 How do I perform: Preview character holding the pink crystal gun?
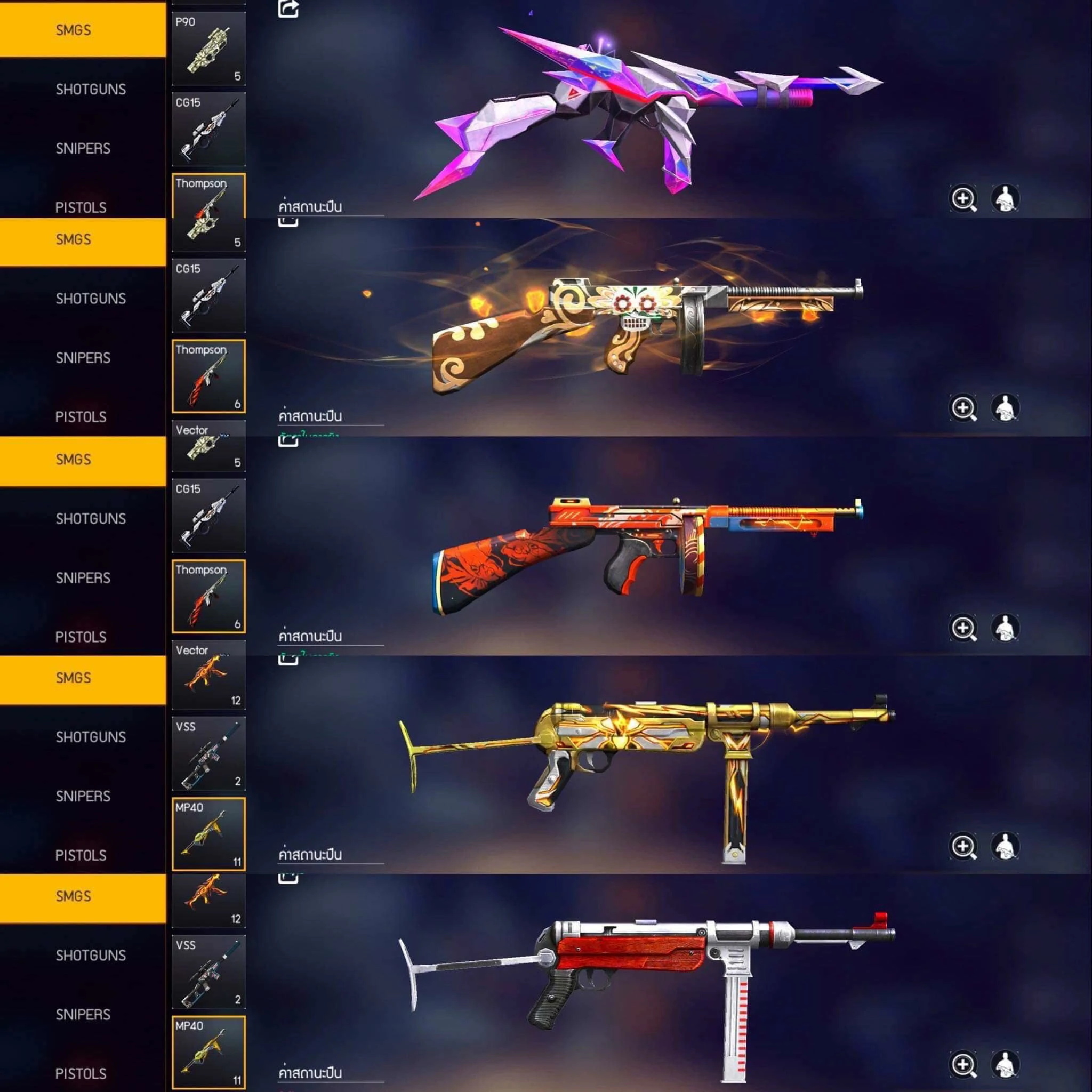tap(1005, 199)
